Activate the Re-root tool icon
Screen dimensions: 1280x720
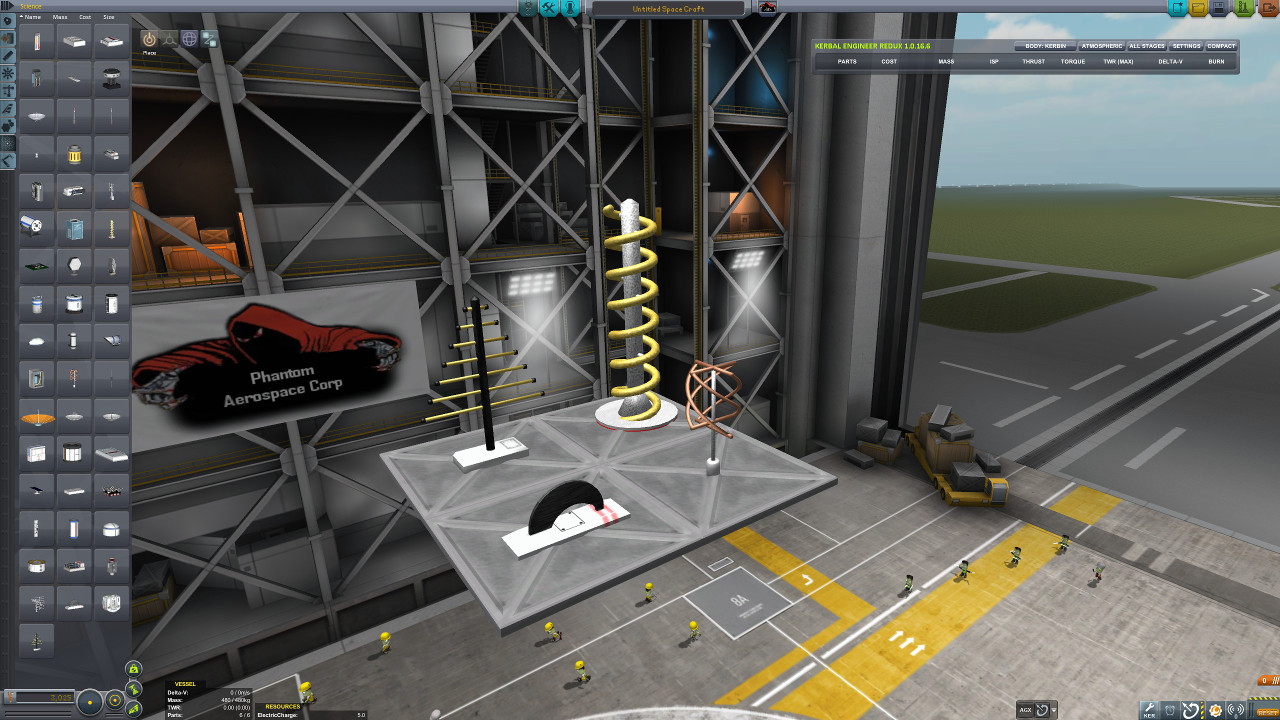(x=210, y=39)
